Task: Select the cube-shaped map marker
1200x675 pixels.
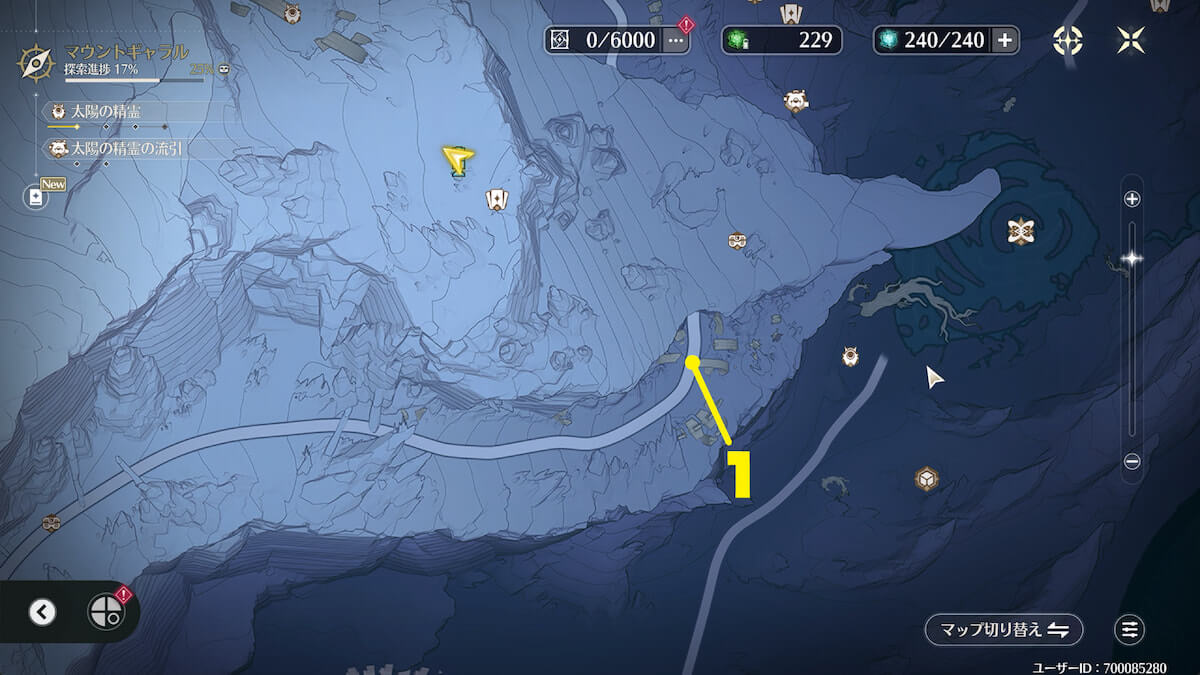Action: pos(927,478)
